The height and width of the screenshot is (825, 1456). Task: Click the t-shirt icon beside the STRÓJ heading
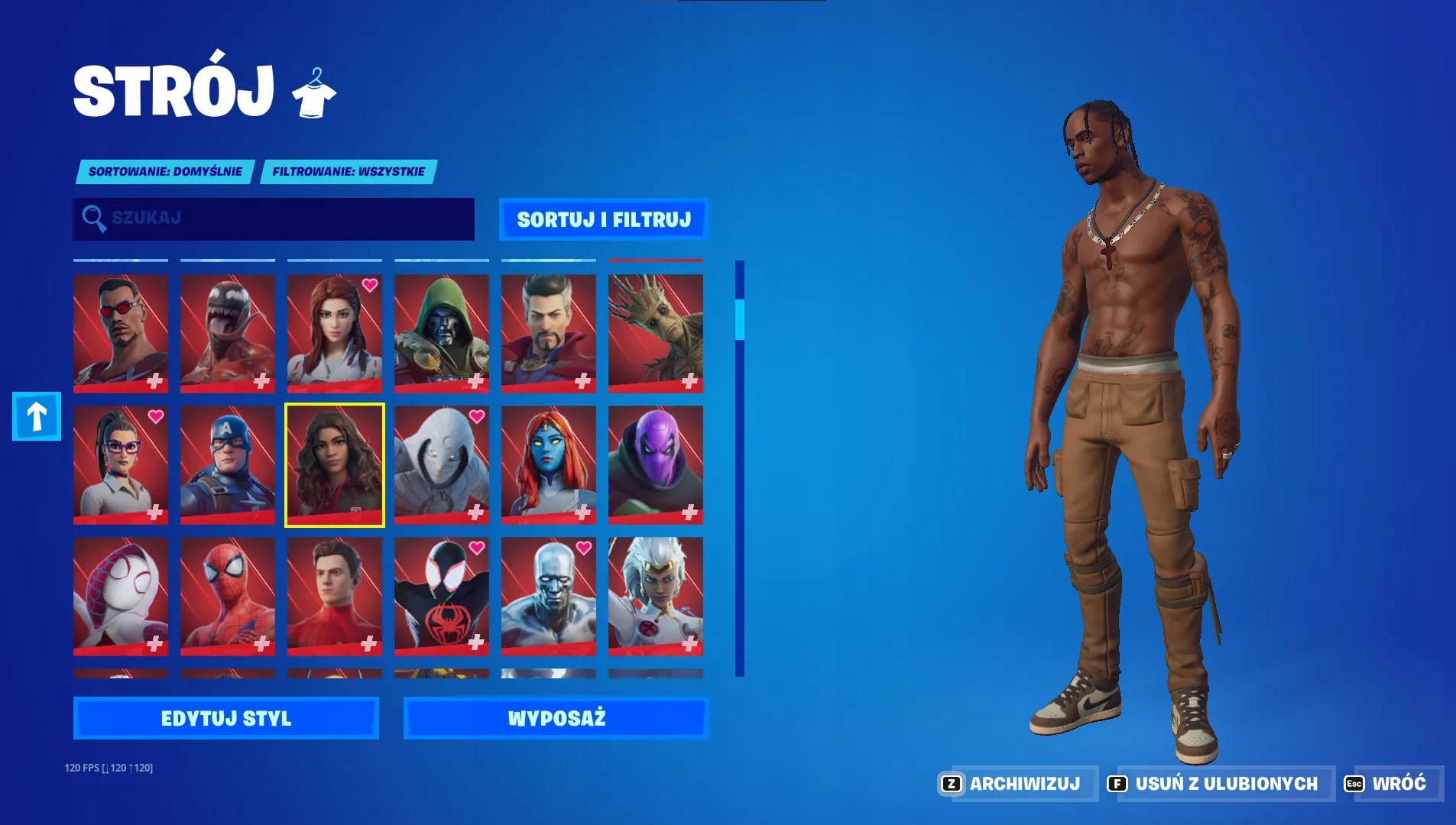316,94
